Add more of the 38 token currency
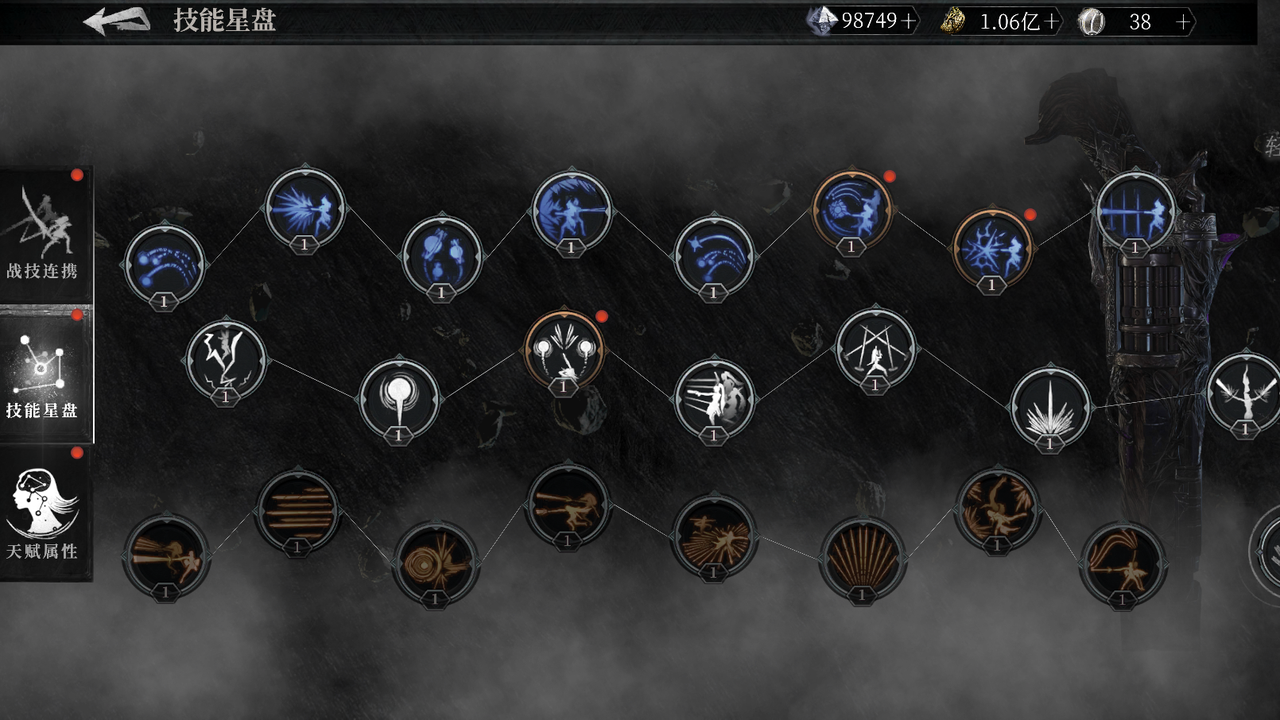This screenshot has width=1280, height=720. coord(1184,22)
